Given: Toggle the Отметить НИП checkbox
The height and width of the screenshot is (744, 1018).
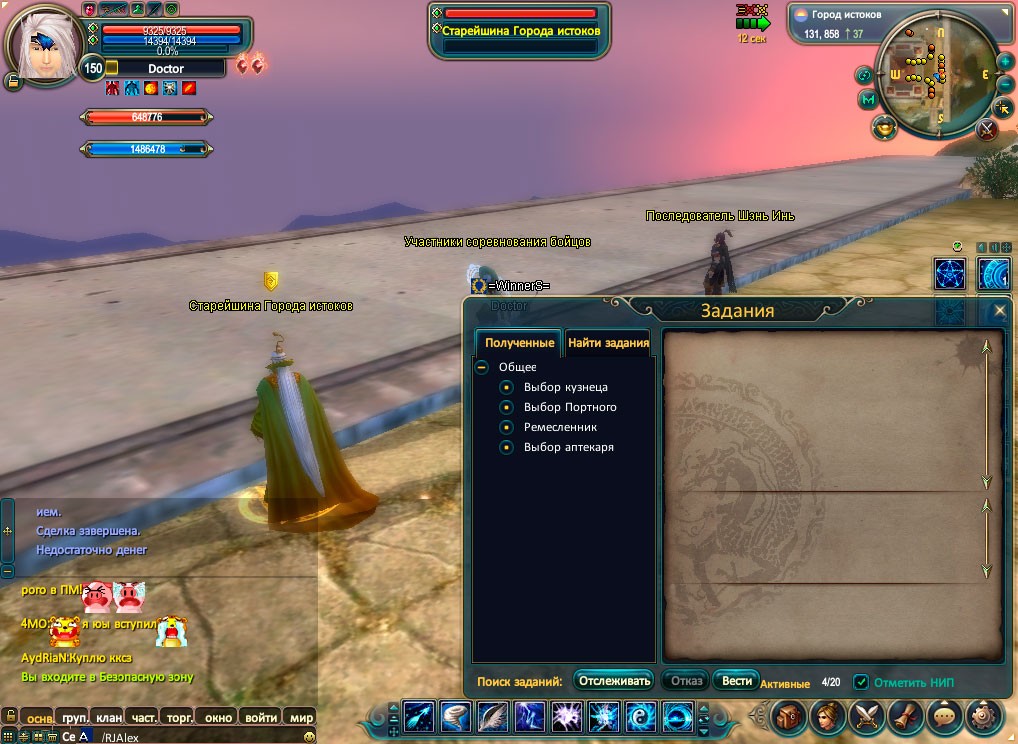Looking at the screenshot, I should tap(861, 682).
